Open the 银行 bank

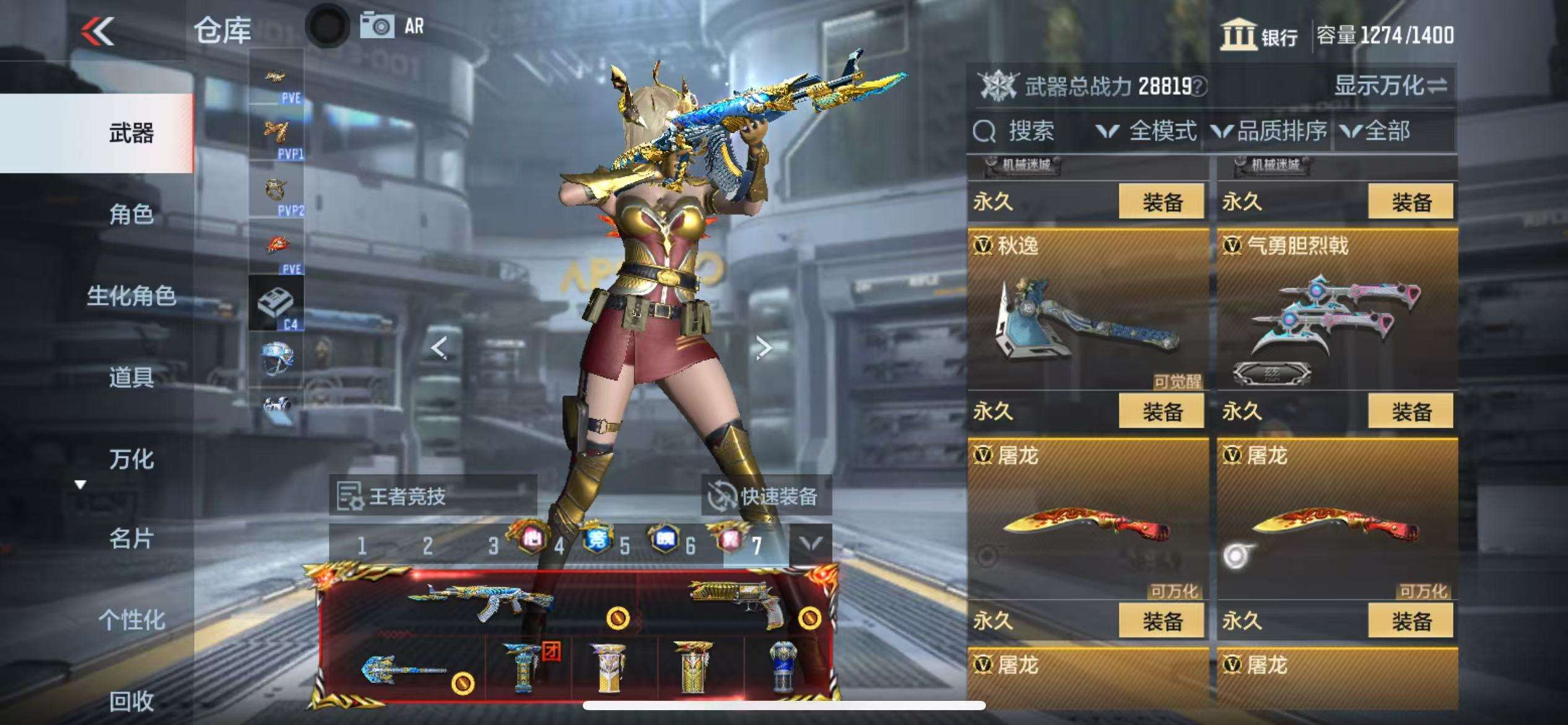click(1260, 35)
